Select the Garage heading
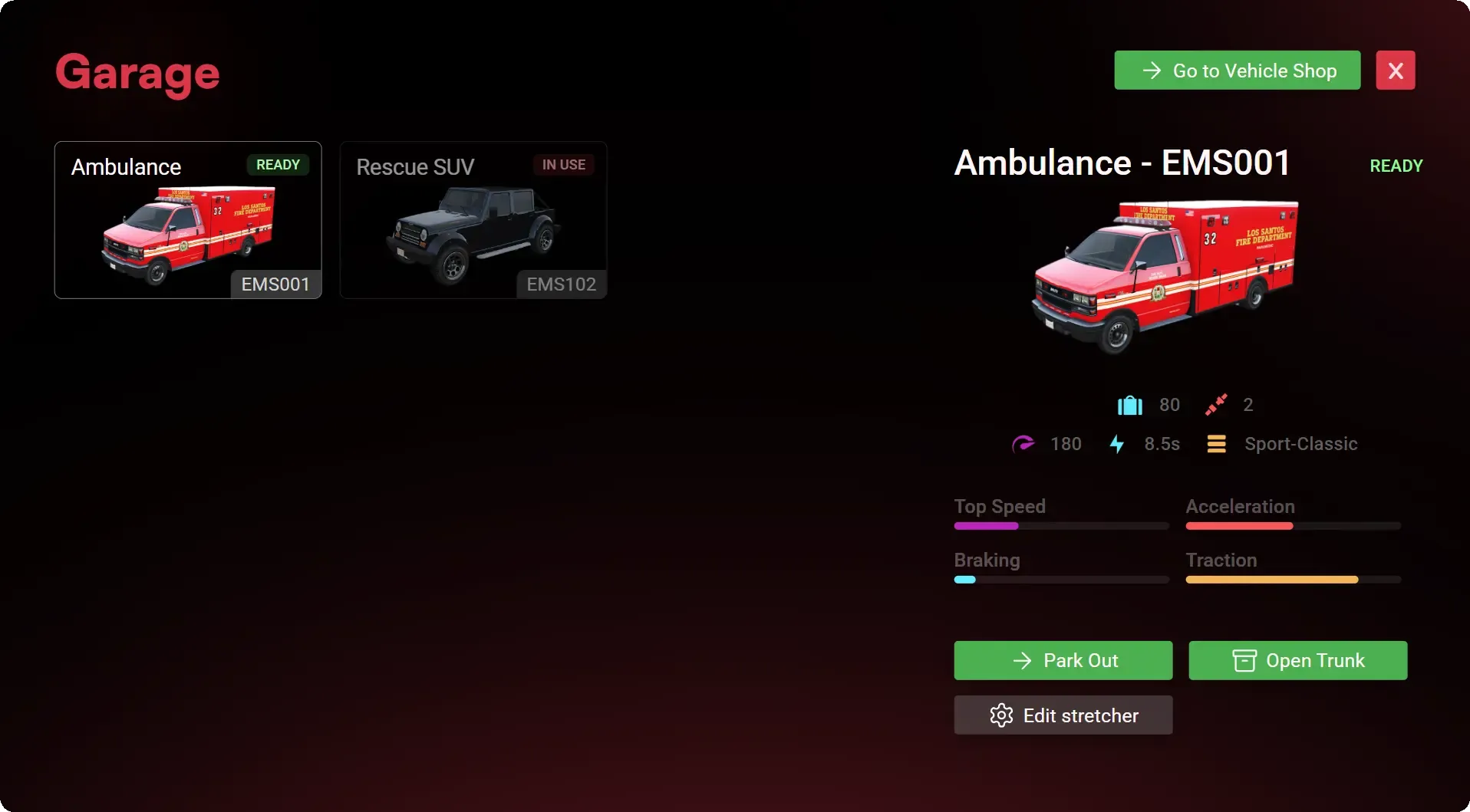The width and height of the screenshot is (1470, 812). (x=137, y=74)
